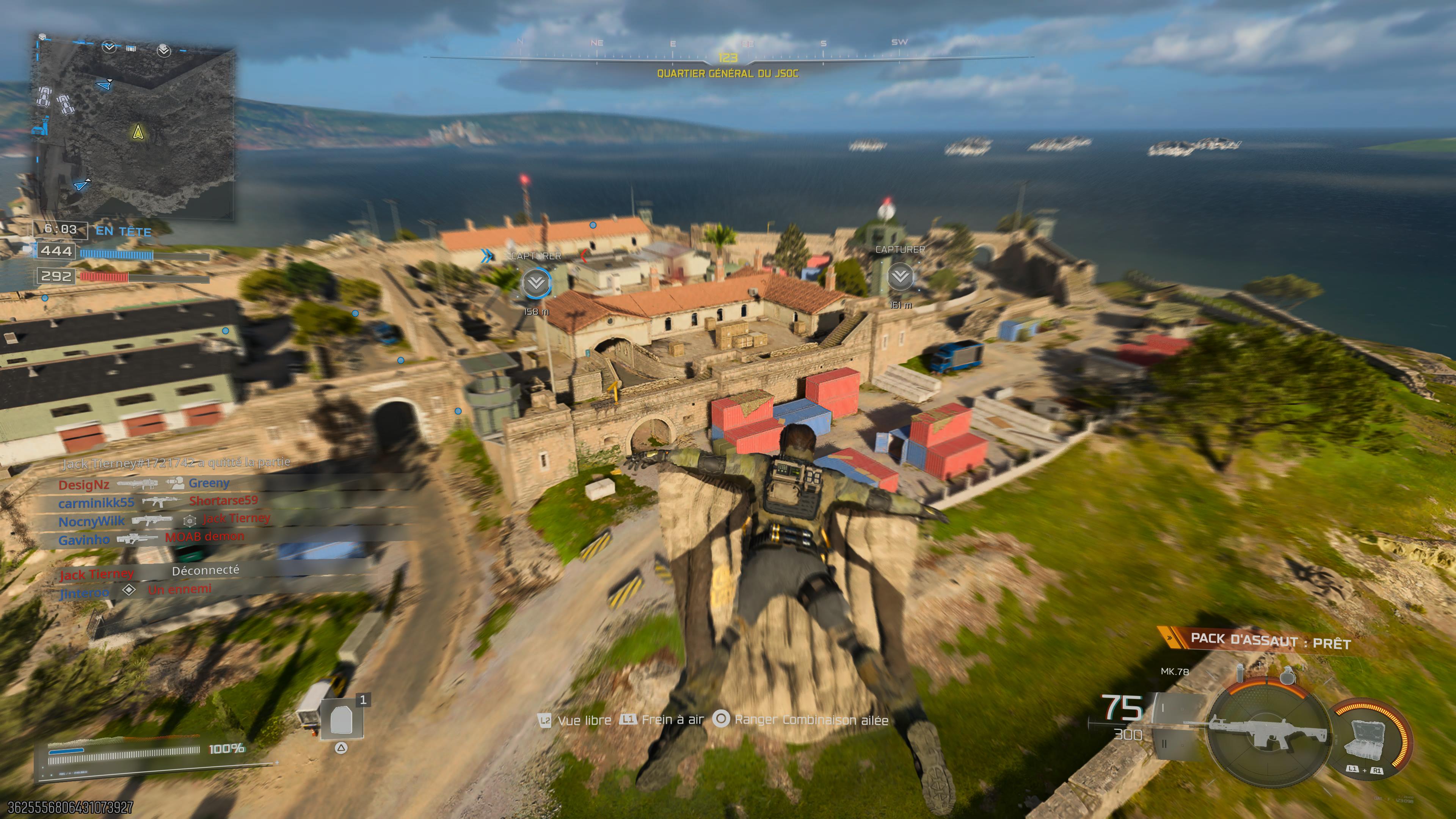Select the ATV vehicle icon on the minimap
Viewport: 1456px width, 819px height.
pos(45,97)
